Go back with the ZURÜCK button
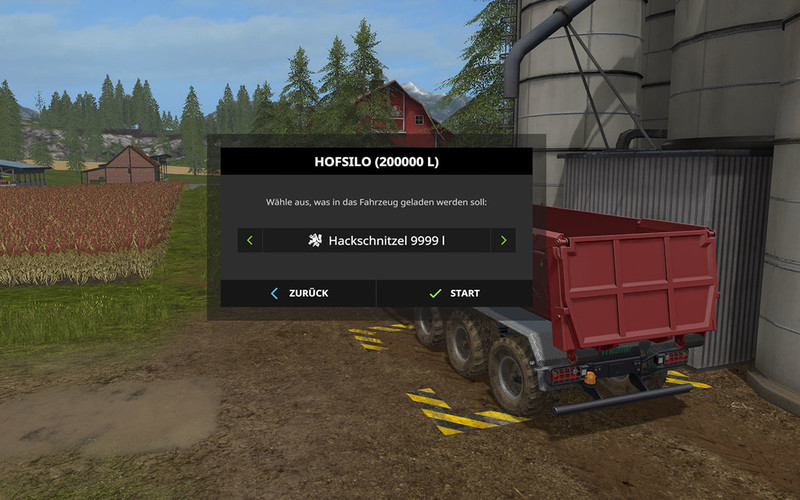The height and width of the screenshot is (500, 800). (299, 294)
